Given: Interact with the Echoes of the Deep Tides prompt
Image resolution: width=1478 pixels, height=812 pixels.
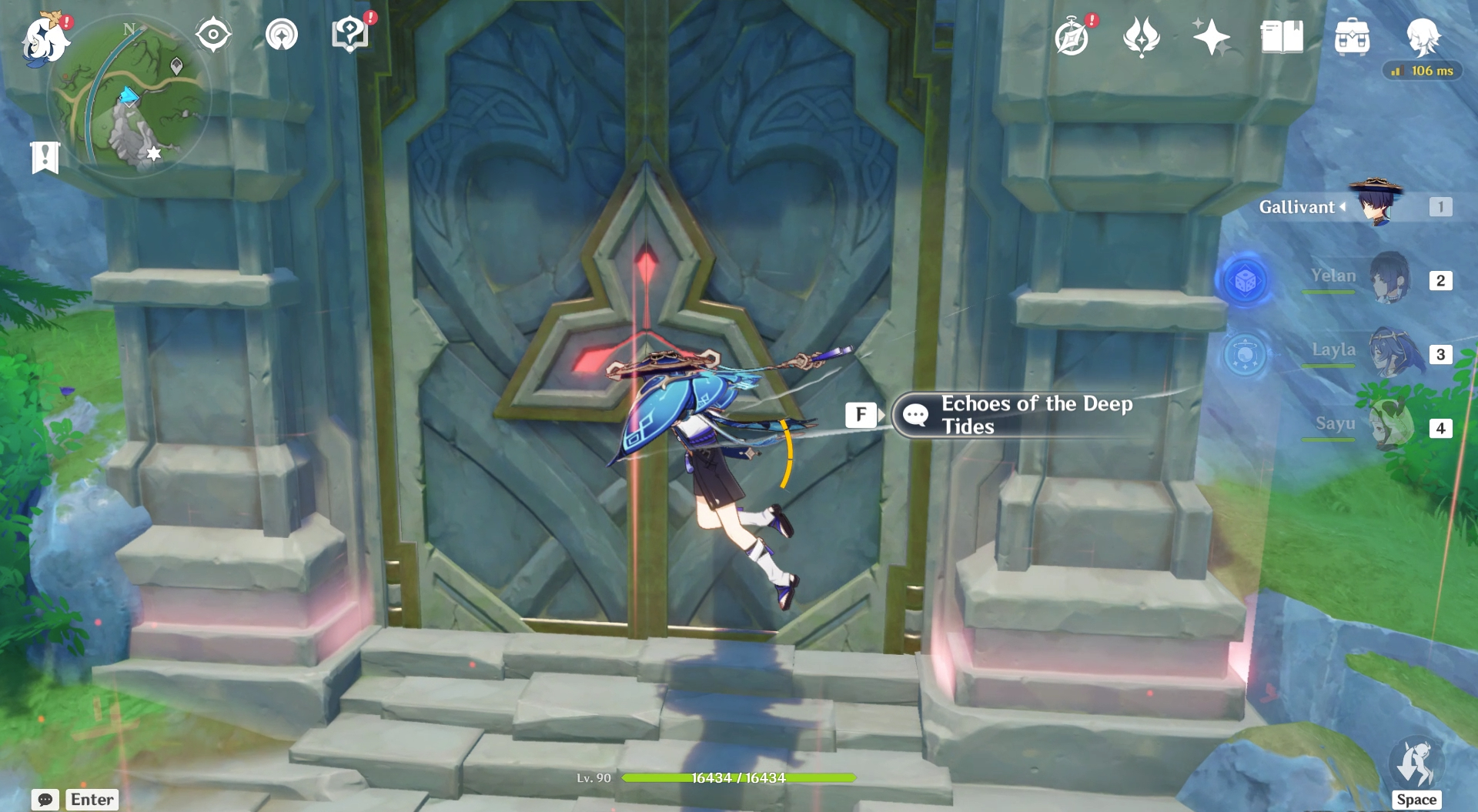Looking at the screenshot, I should pyautogui.click(x=1008, y=416).
